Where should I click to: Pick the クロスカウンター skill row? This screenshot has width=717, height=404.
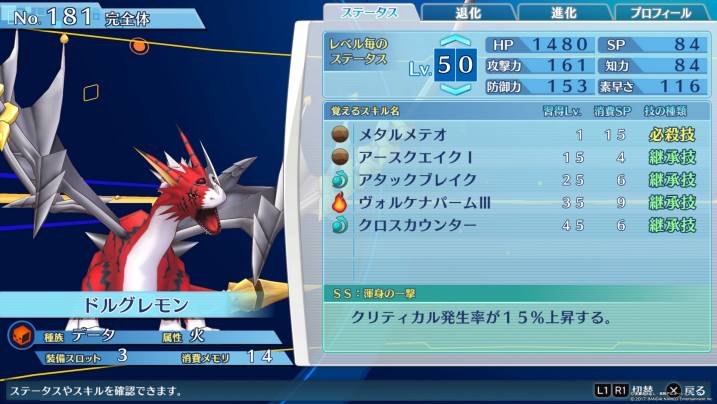point(515,226)
